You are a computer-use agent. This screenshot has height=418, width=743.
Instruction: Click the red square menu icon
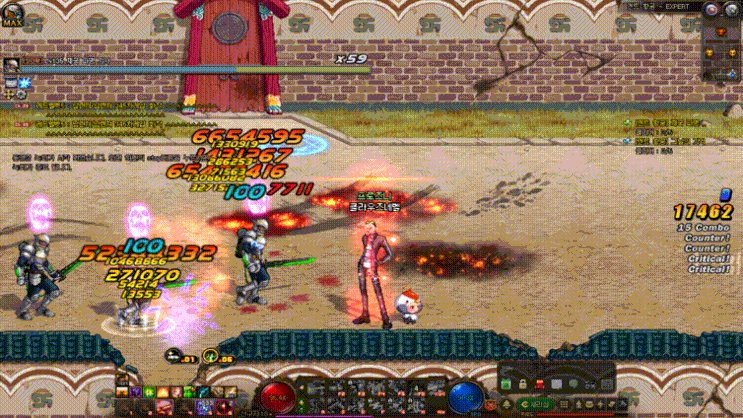pos(538,384)
